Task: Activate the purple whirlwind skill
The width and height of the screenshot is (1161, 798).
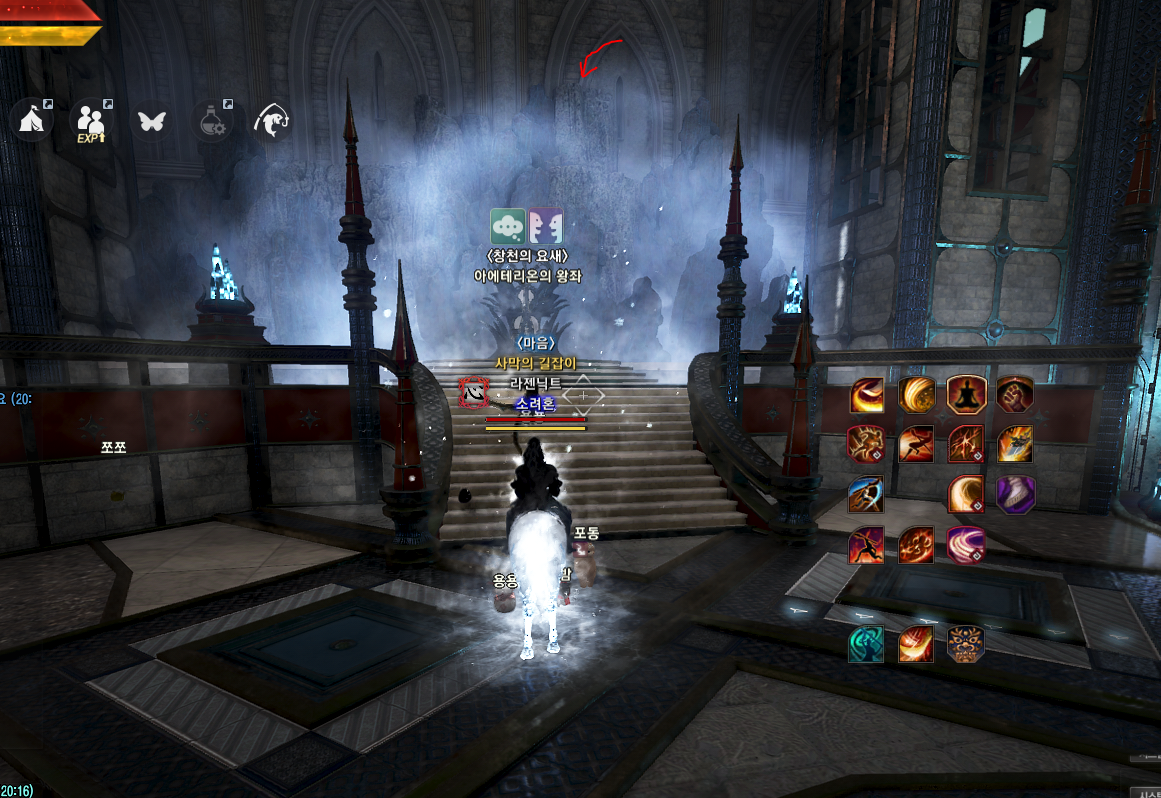Action: pyautogui.click(x=966, y=545)
